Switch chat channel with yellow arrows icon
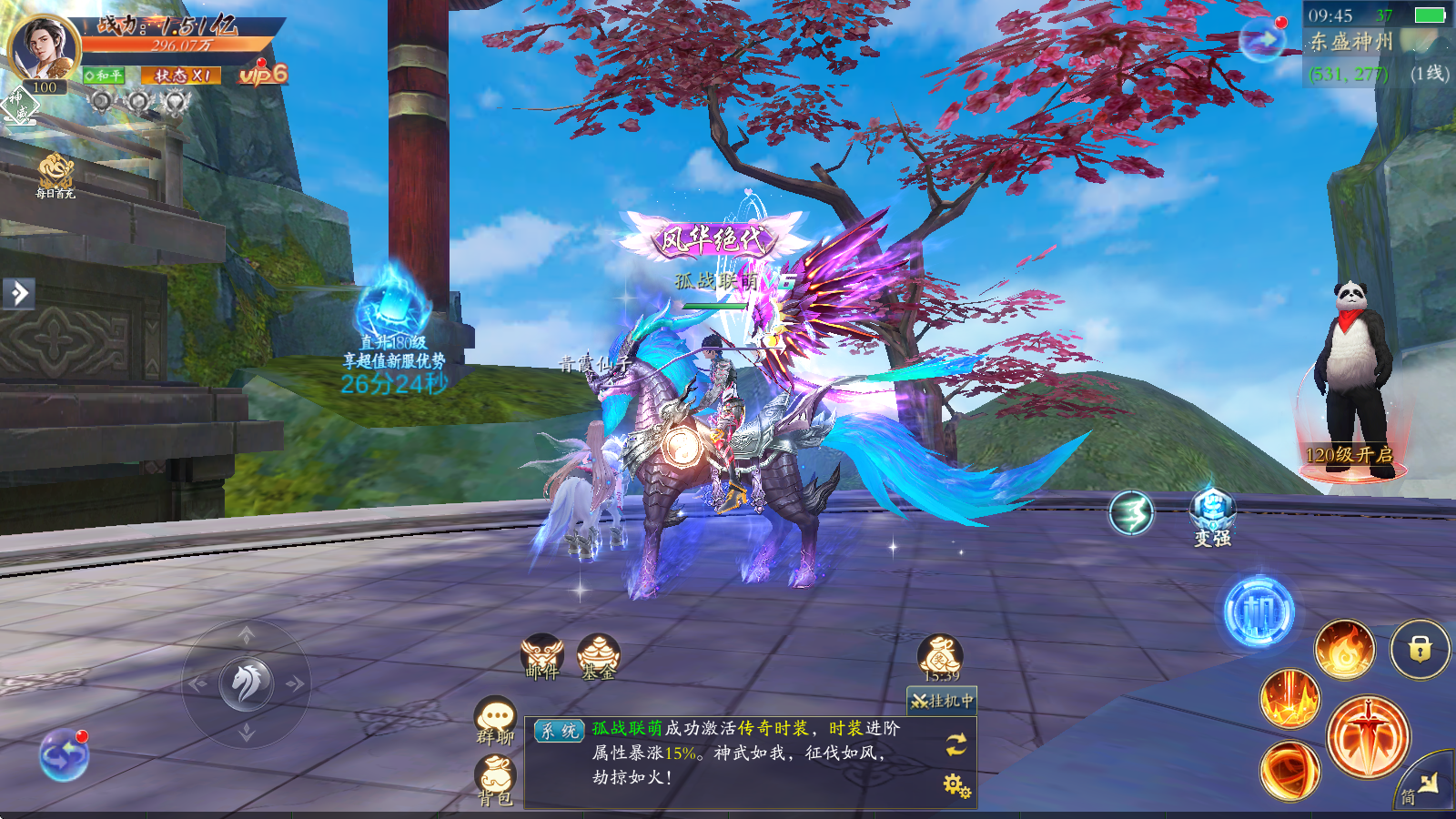The image size is (1456, 819). click(955, 744)
